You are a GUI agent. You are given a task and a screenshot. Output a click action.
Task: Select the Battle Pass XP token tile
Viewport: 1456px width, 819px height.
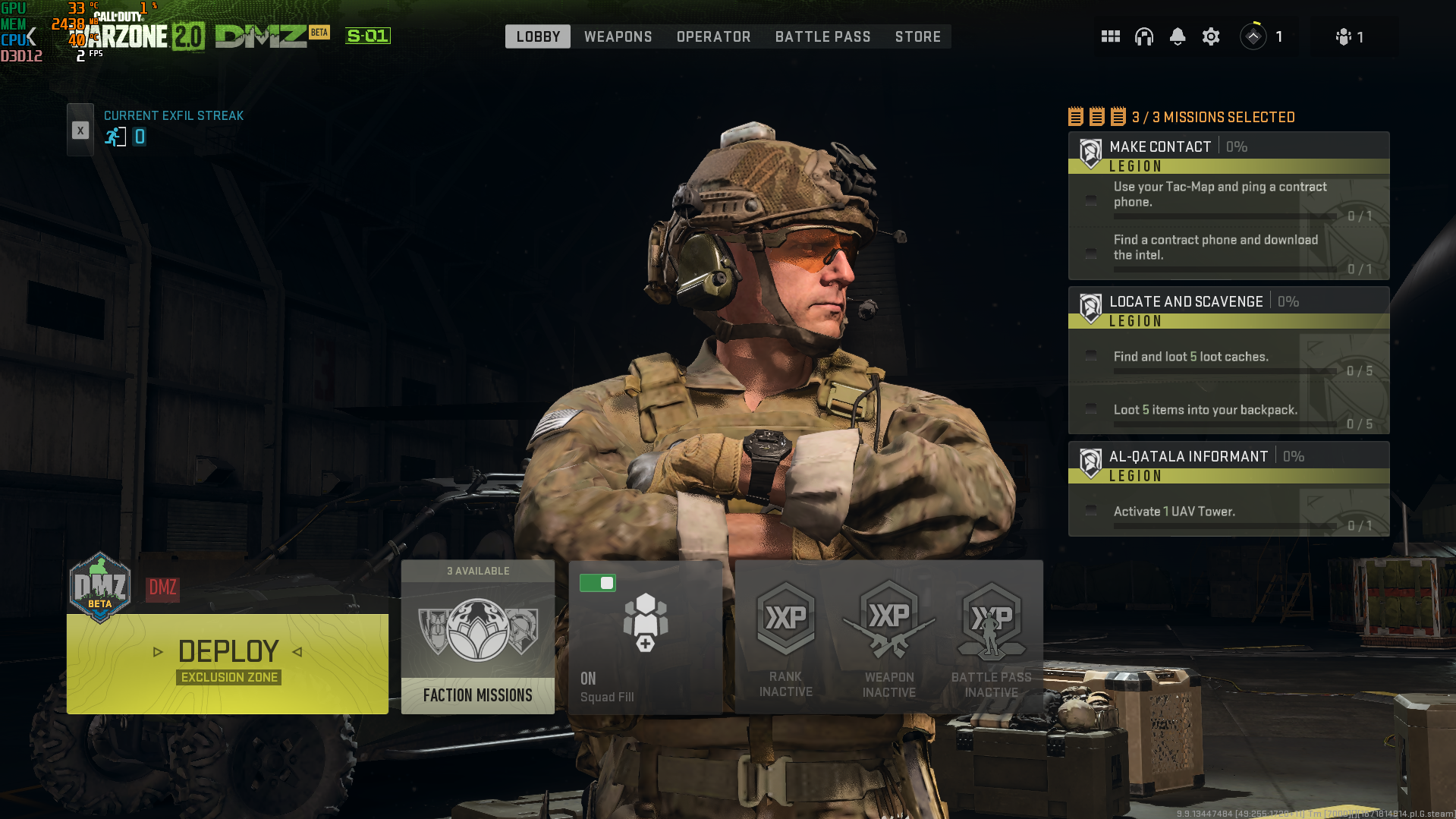991,638
